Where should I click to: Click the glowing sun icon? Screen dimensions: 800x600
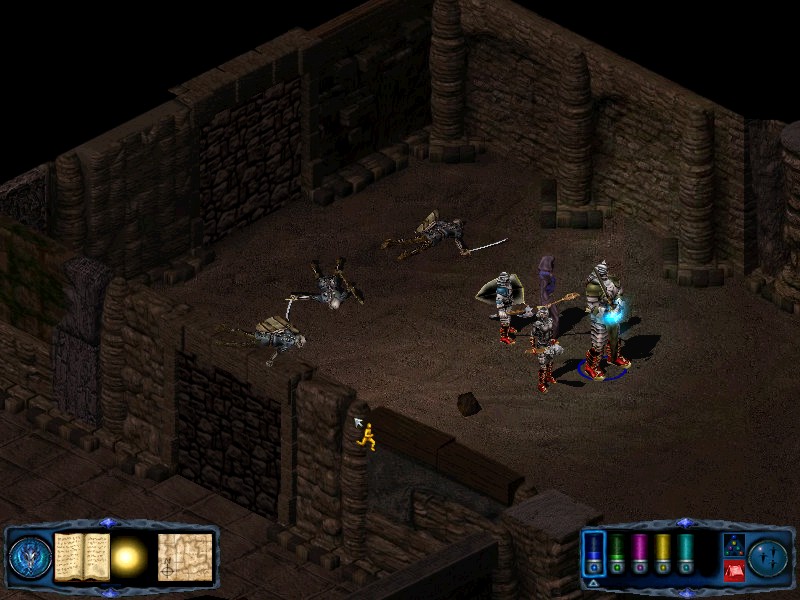130,558
